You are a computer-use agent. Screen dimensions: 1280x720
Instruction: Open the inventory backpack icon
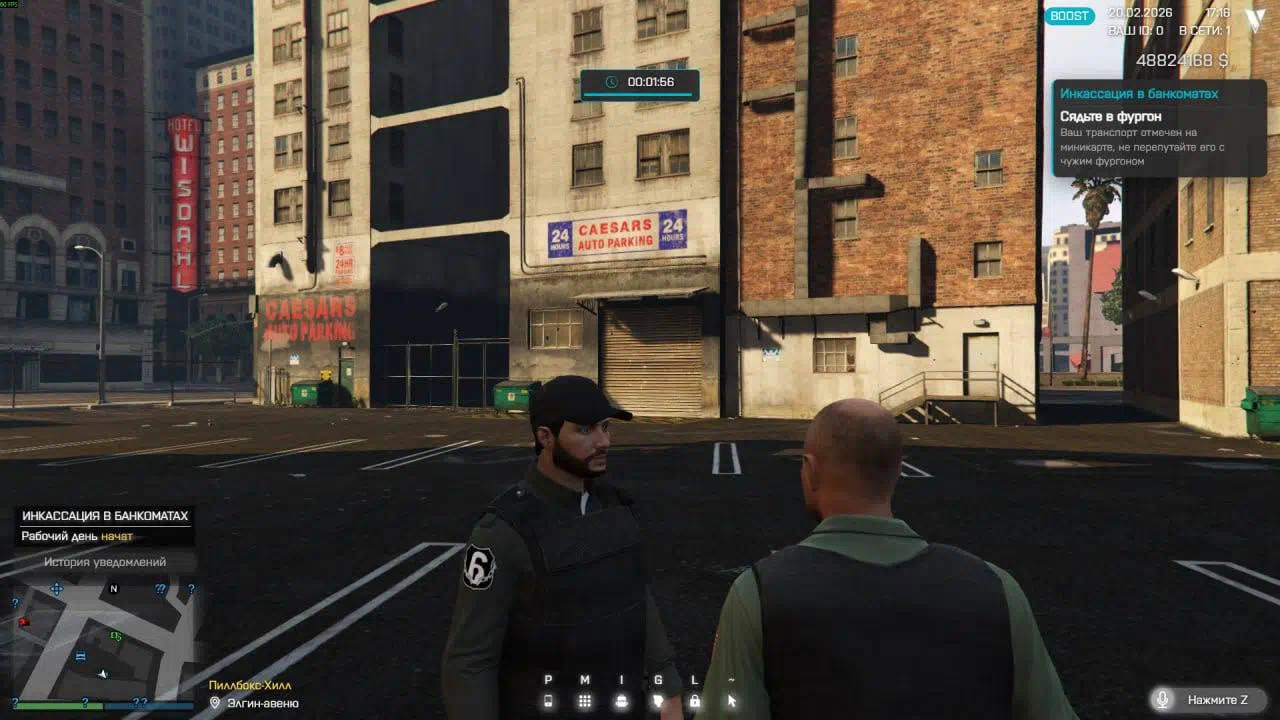[x=621, y=701]
